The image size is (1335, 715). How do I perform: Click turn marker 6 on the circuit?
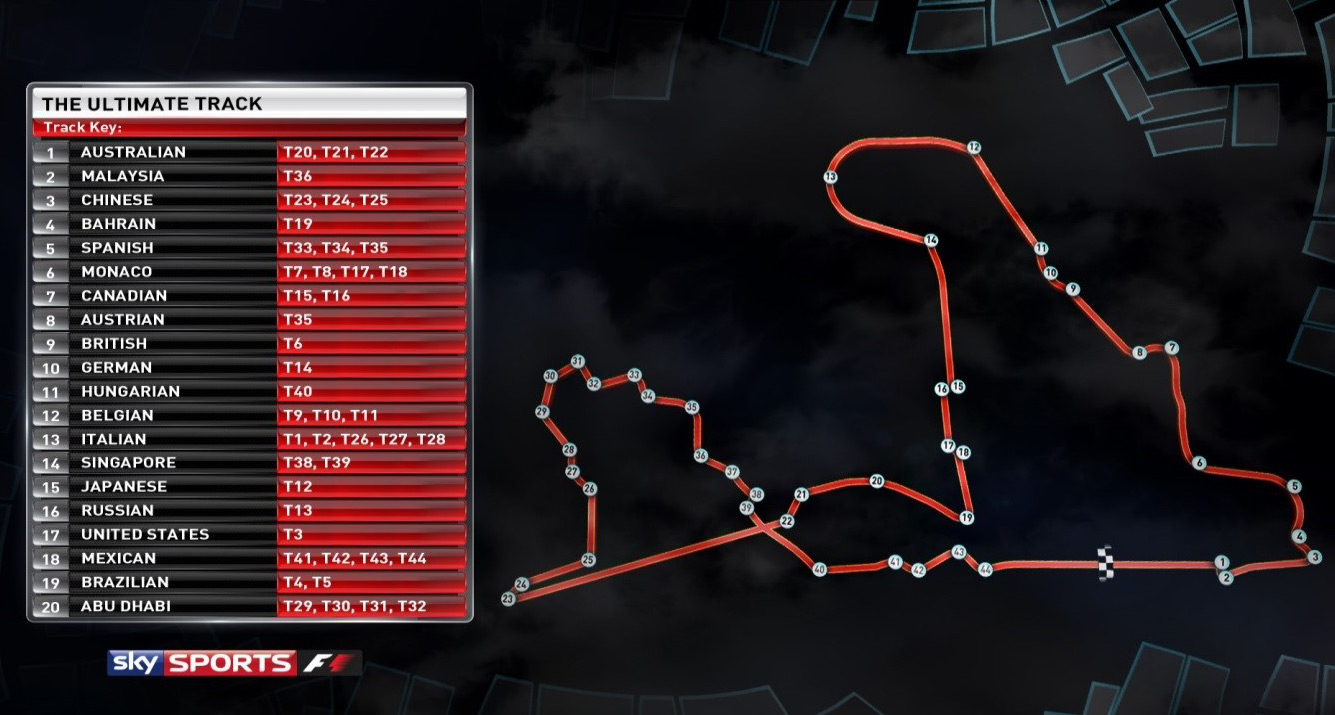coord(1199,462)
